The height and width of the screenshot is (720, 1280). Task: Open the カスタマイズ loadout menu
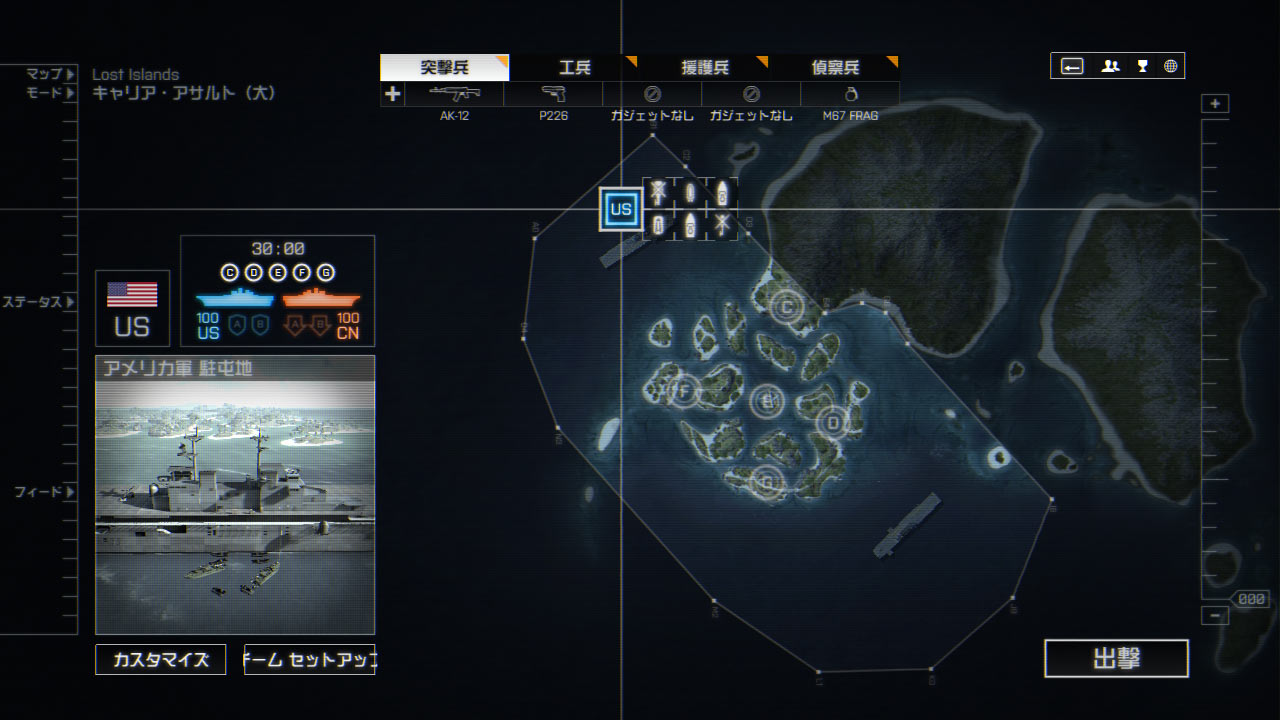click(161, 660)
